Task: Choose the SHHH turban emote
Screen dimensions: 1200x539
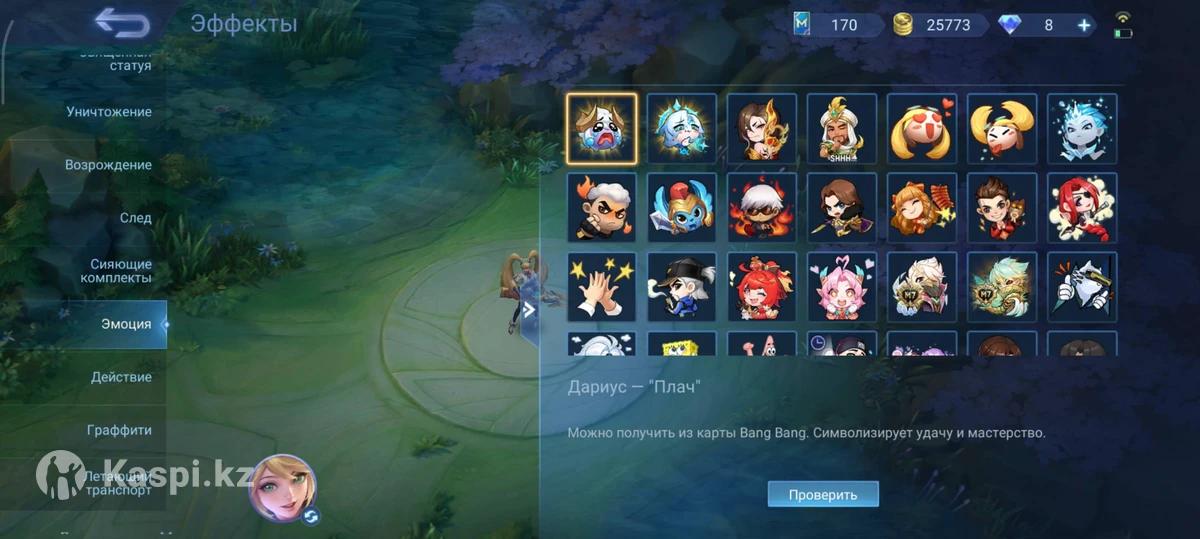Action: point(842,128)
